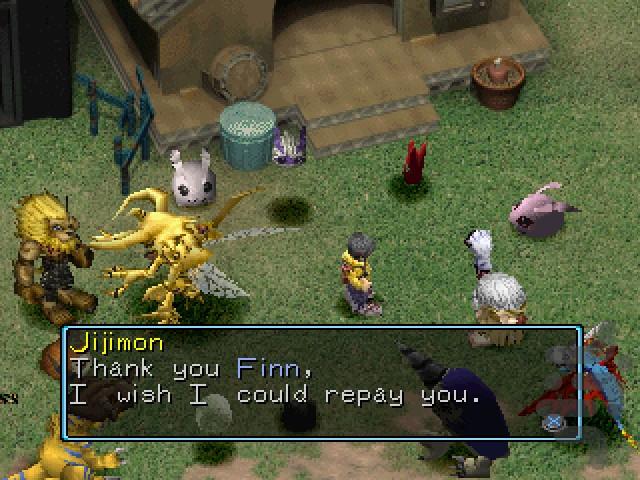Advance Jijimon's thank-you dialogue box
The height and width of the screenshot is (480, 640).
coord(552,422)
